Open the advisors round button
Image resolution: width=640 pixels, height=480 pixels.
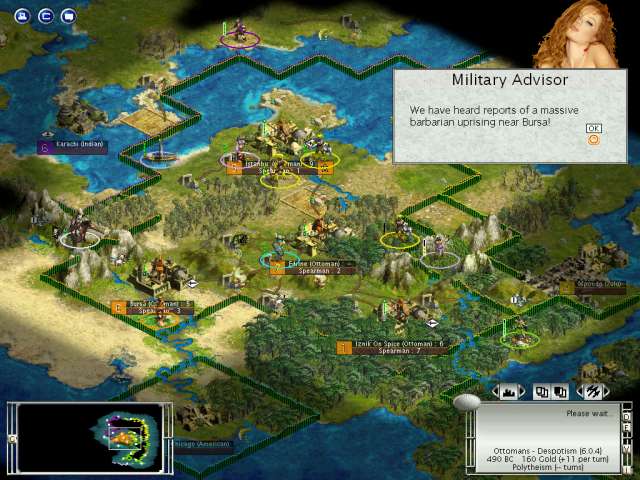tap(68, 16)
